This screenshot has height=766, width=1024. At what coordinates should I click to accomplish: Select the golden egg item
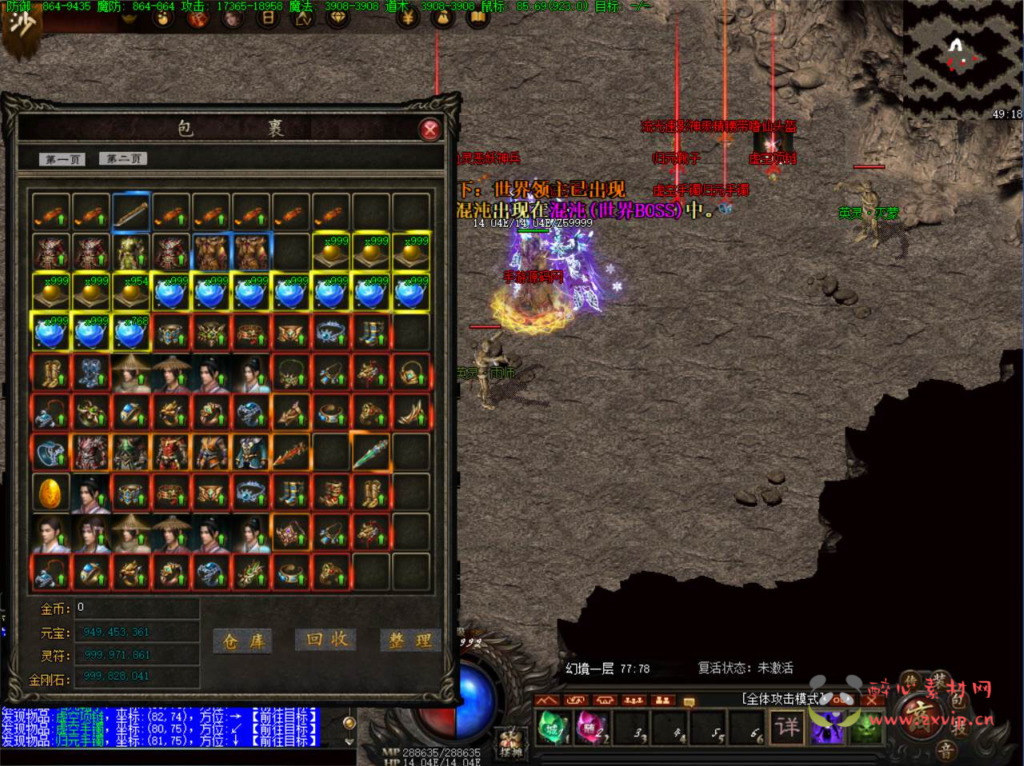51,492
